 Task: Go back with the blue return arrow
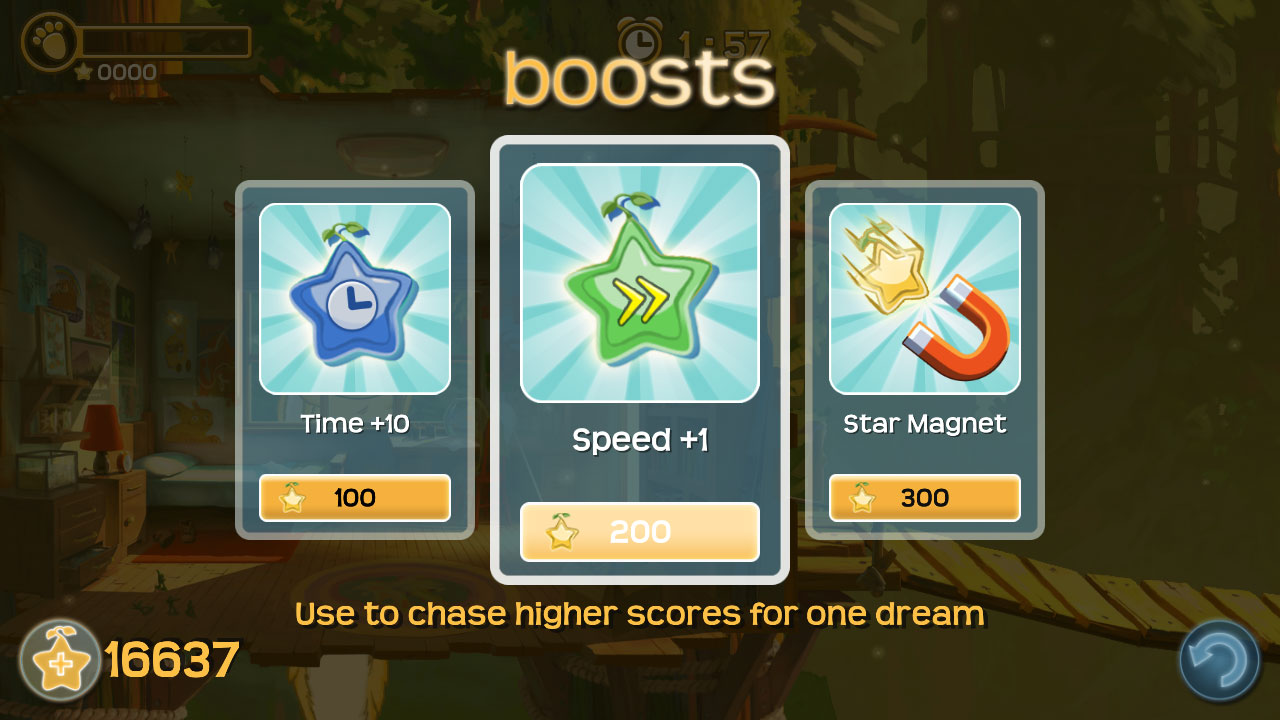(1219, 660)
